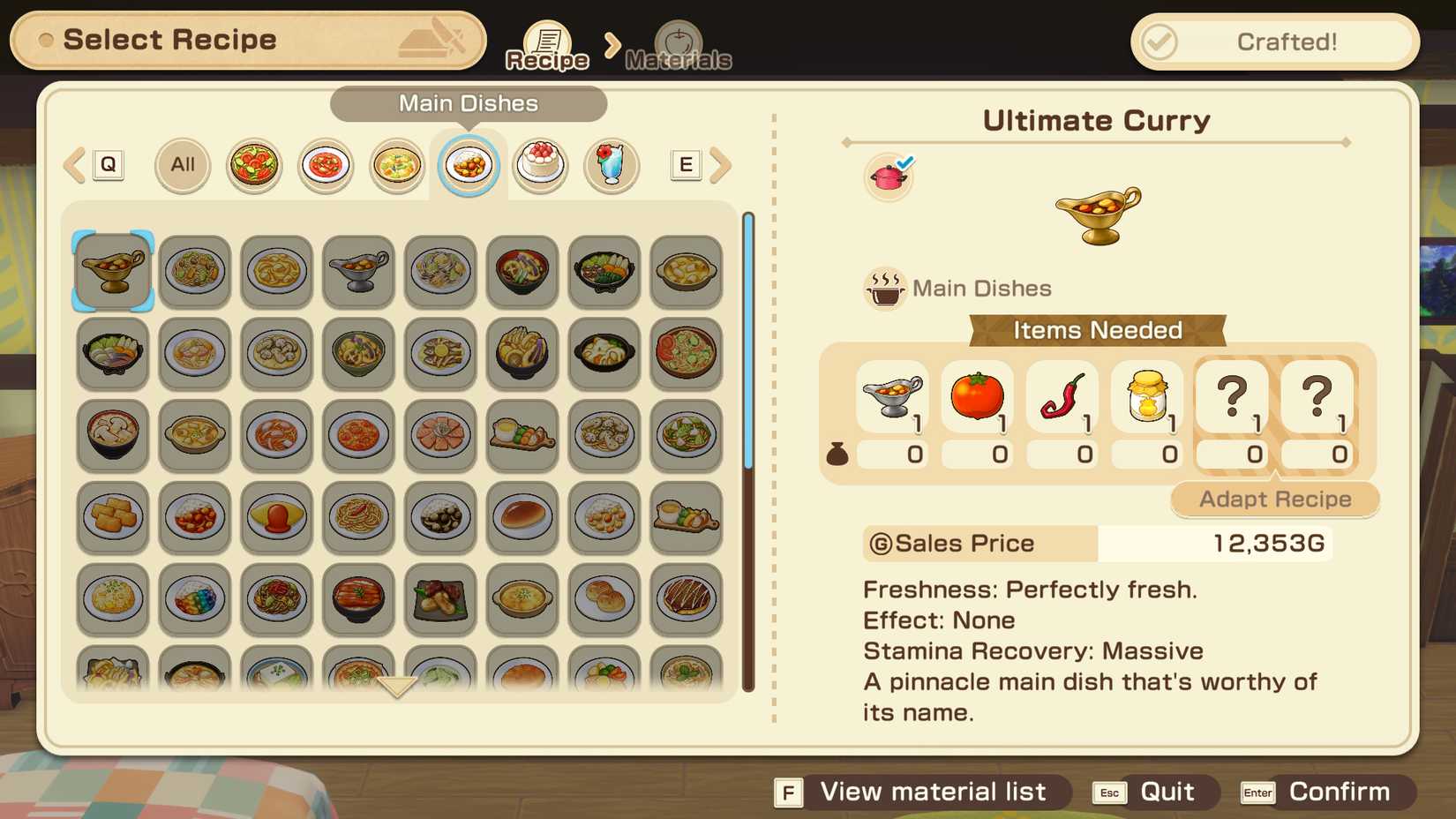Viewport: 1456px width, 819px height.
Task: Toggle the pink cooking pot checkmark
Action: tap(888, 176)
